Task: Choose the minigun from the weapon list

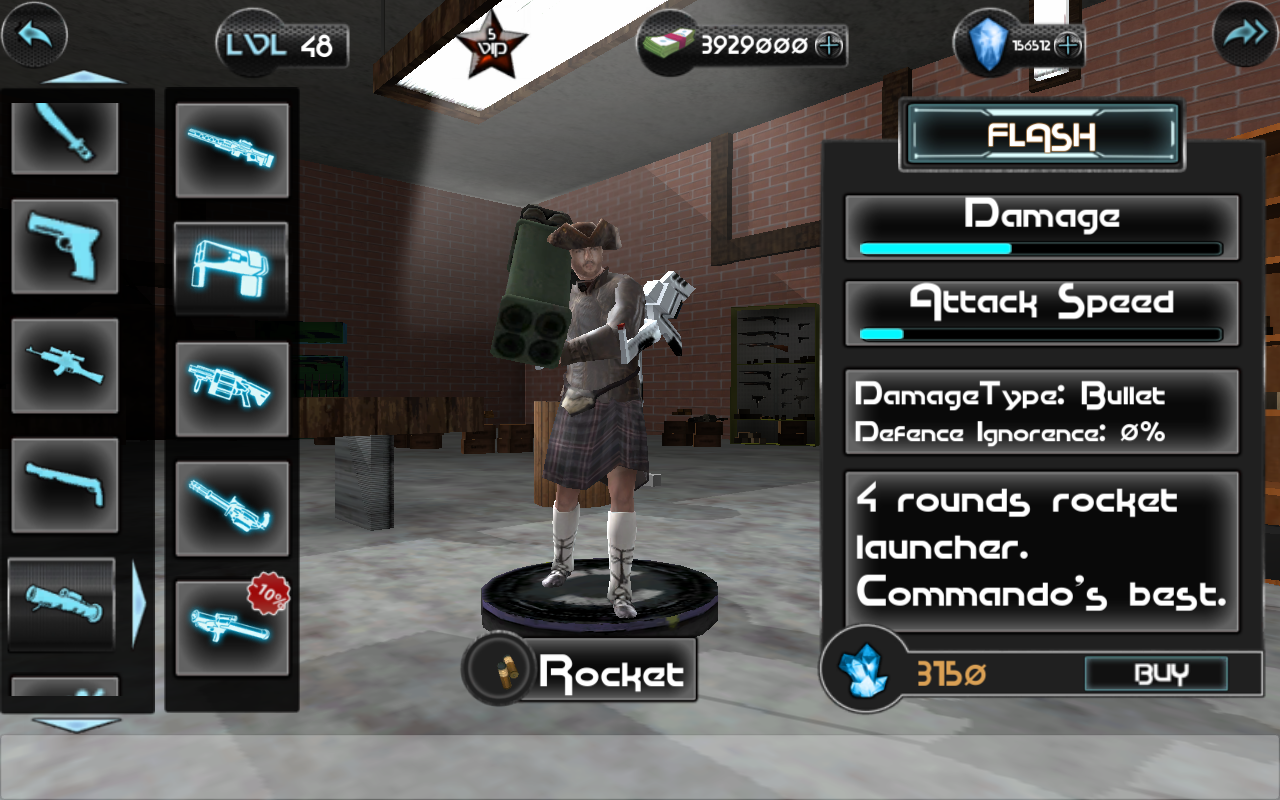Action: 232,510
